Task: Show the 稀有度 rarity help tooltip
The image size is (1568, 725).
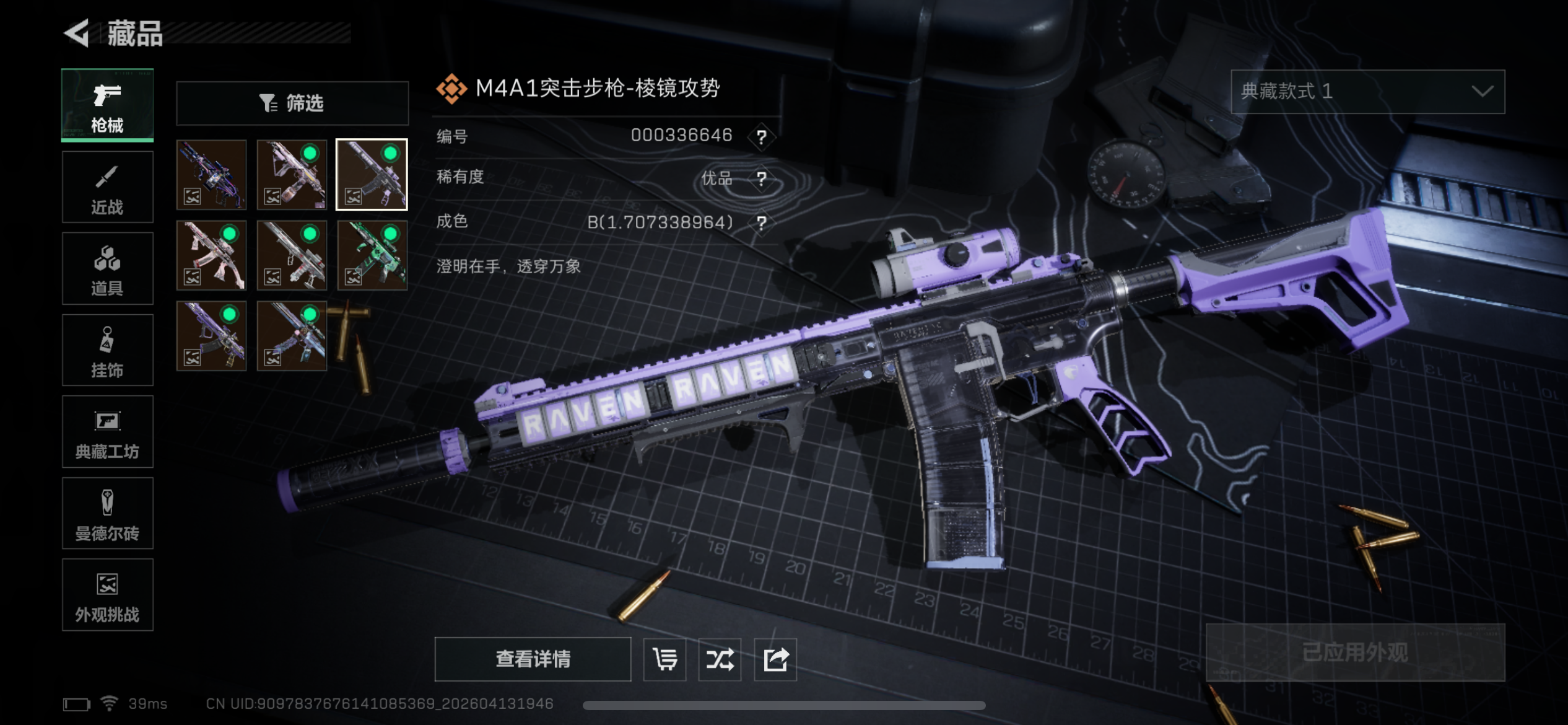Action: [x=761, y=179]
